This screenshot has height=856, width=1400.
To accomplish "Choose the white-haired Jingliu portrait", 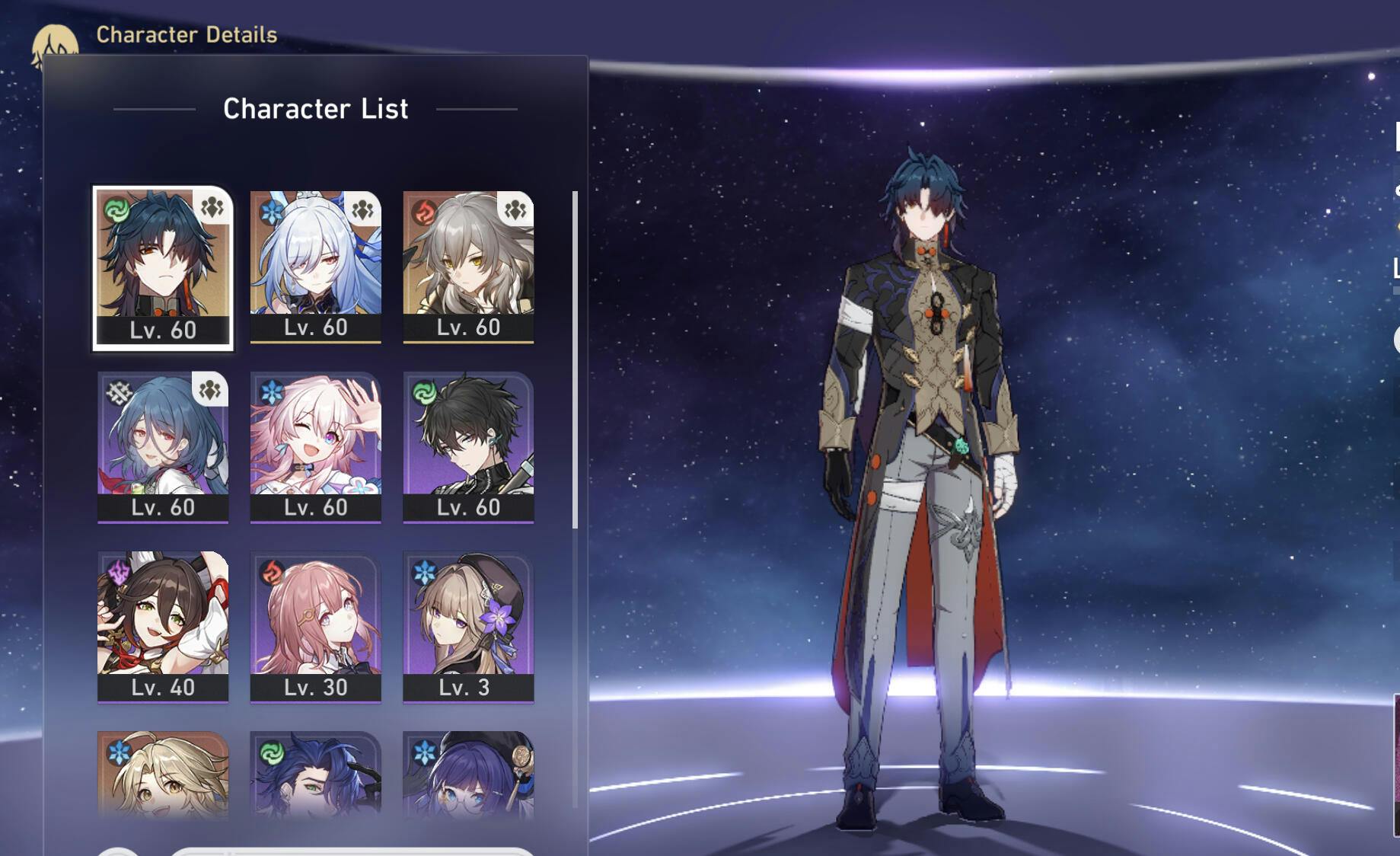I will pyautogui.click(x=315, y=265).
